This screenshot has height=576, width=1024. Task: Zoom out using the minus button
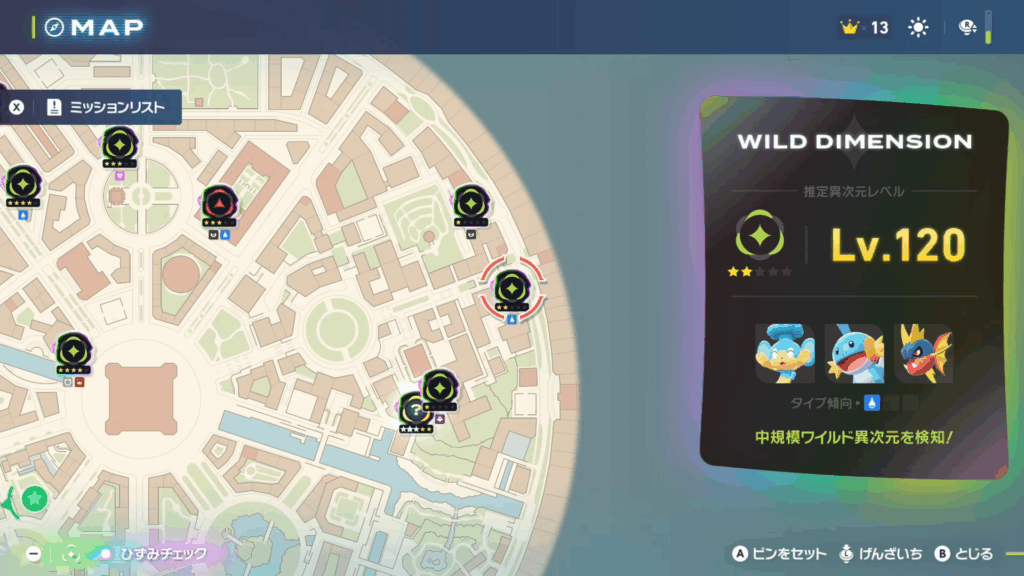(34, 553)
